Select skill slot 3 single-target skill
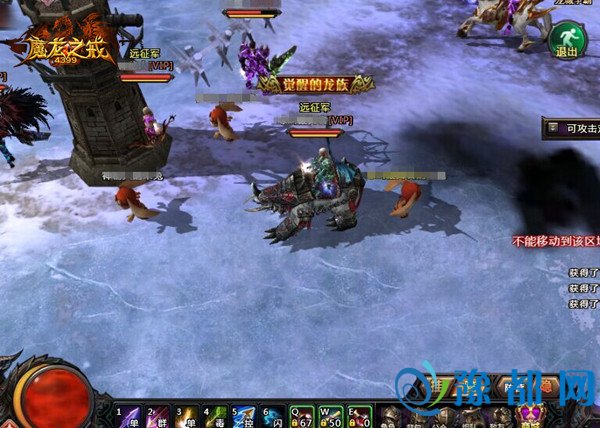Screen dimensions: 600x428 [187, 416]
